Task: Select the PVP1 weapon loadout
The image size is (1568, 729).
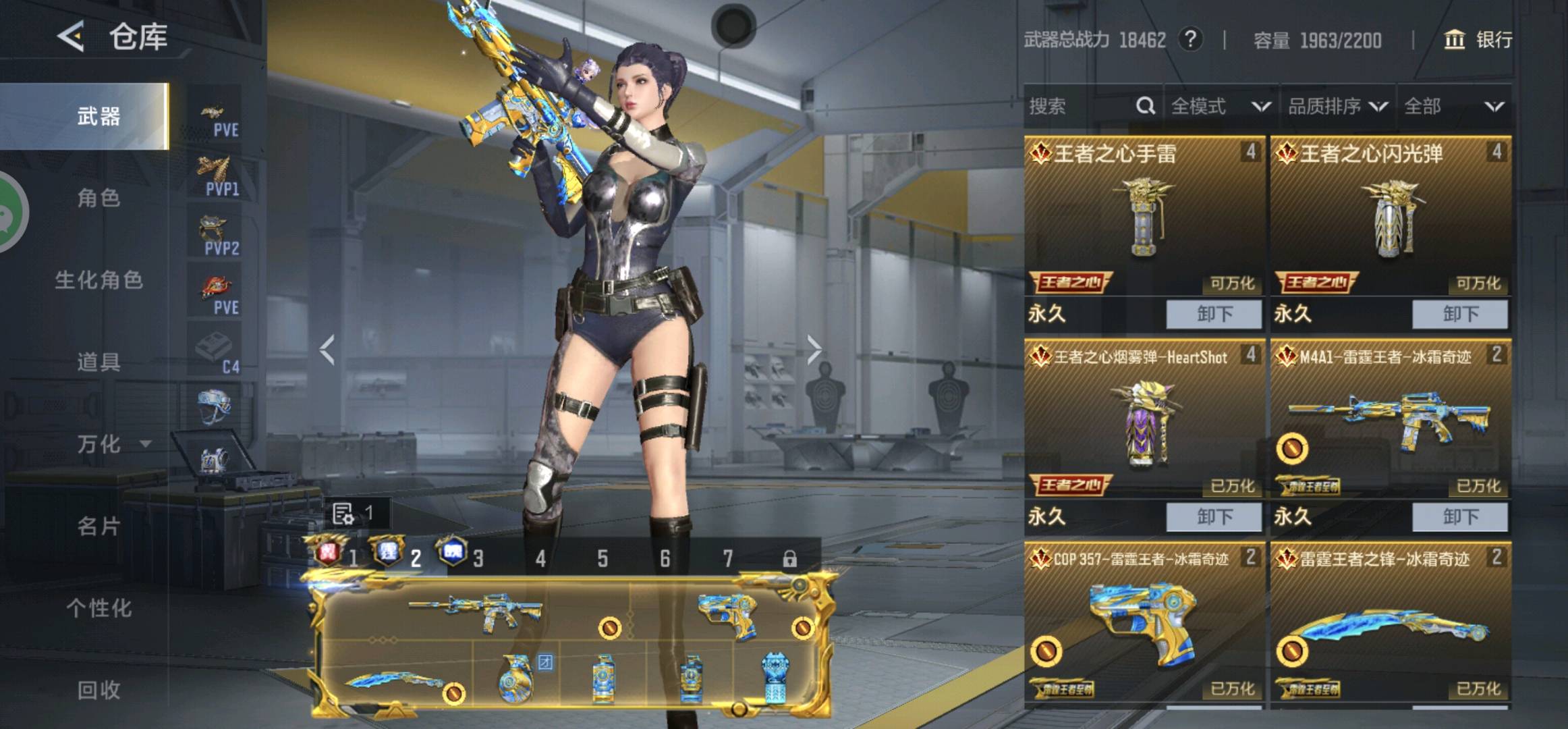Action: pos(215,175)
